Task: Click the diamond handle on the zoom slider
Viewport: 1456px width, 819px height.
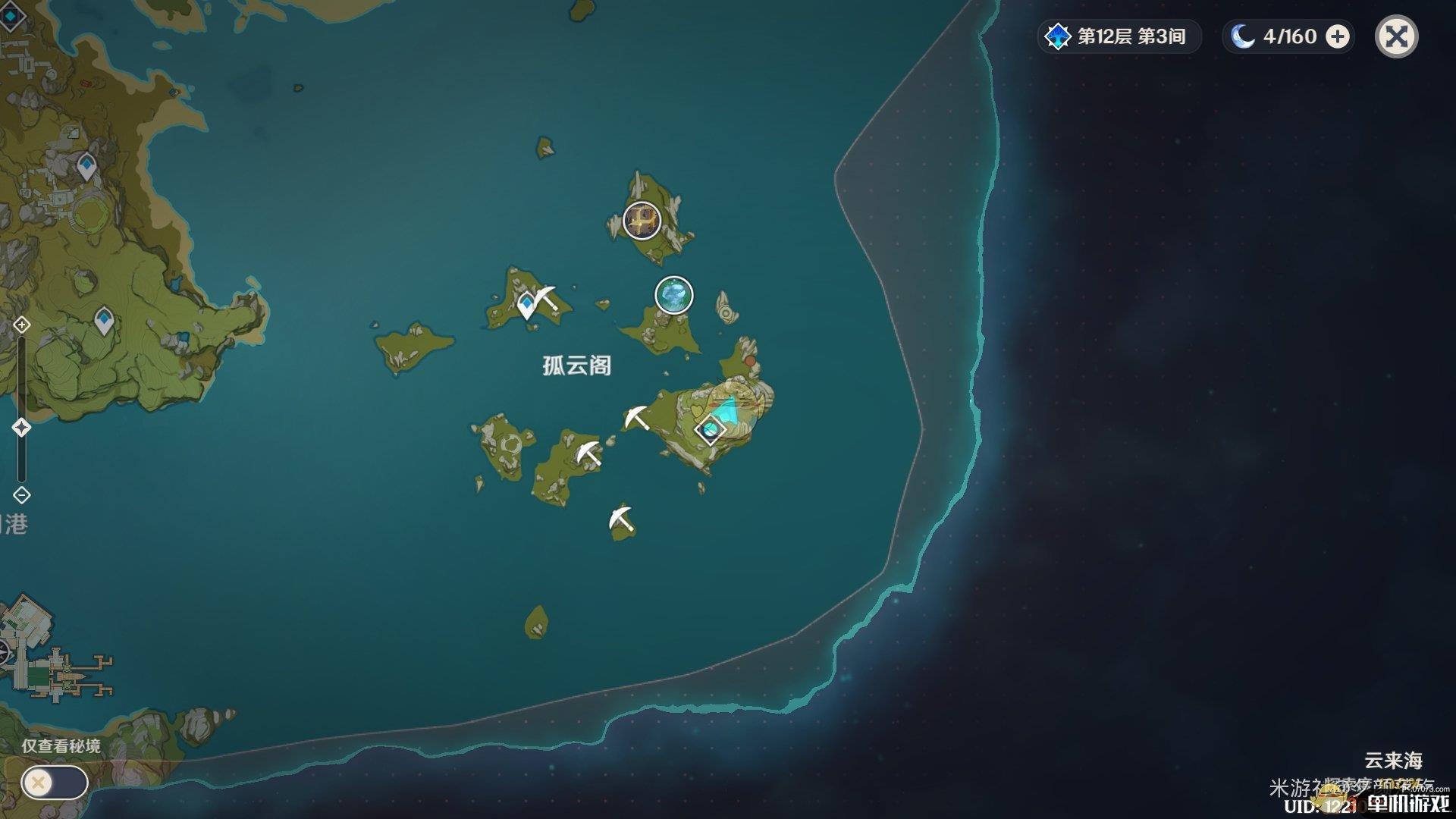Action: coord(22,428)
